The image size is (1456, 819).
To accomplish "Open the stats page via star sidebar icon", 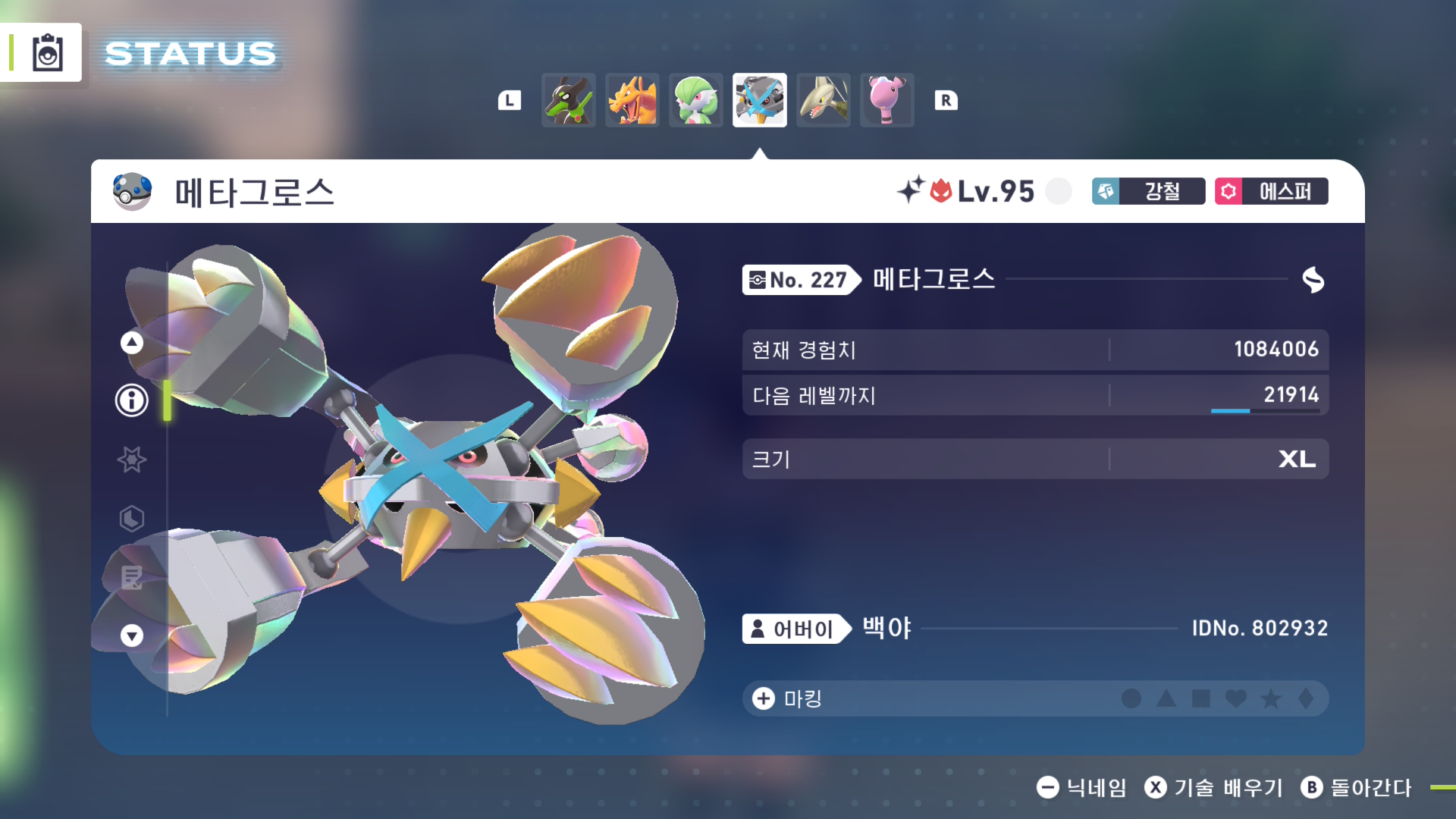I will pos(131,459).
